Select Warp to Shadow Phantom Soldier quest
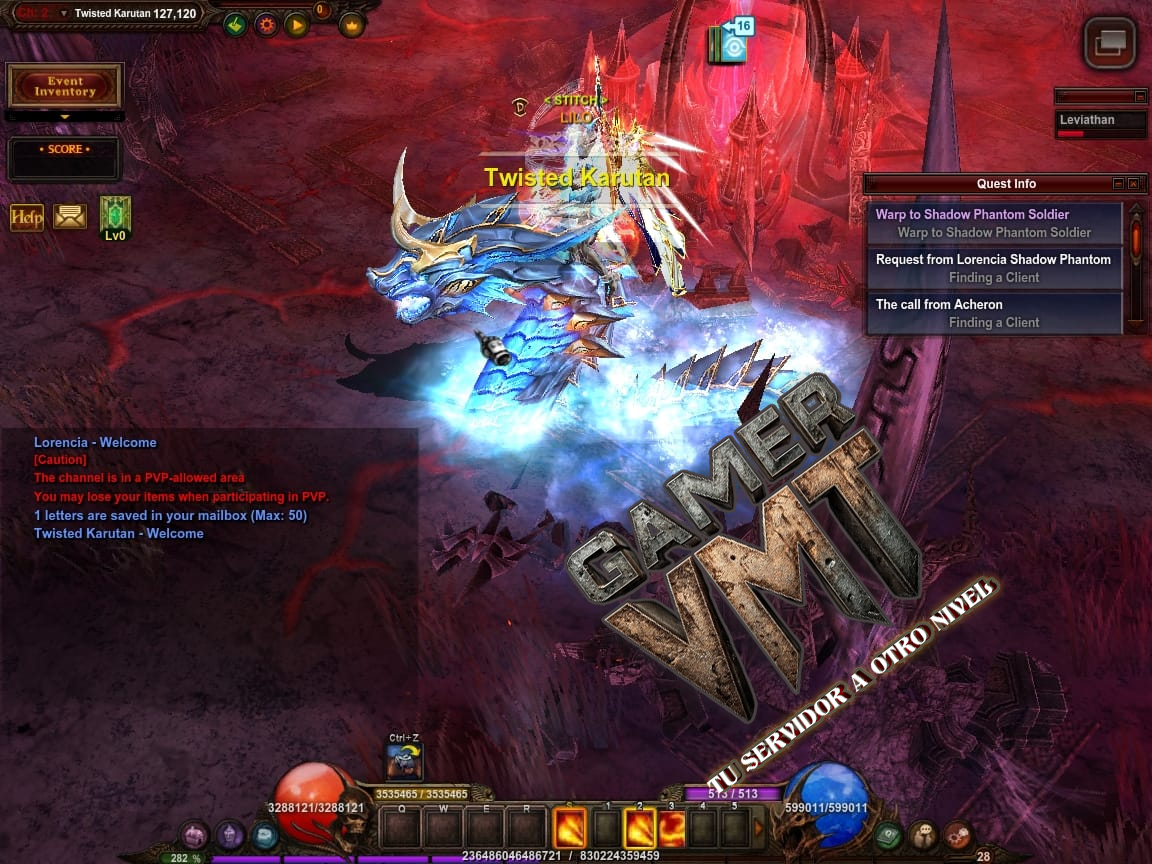The height and width of the screenshot is (864, 1152). pos(994,223)
